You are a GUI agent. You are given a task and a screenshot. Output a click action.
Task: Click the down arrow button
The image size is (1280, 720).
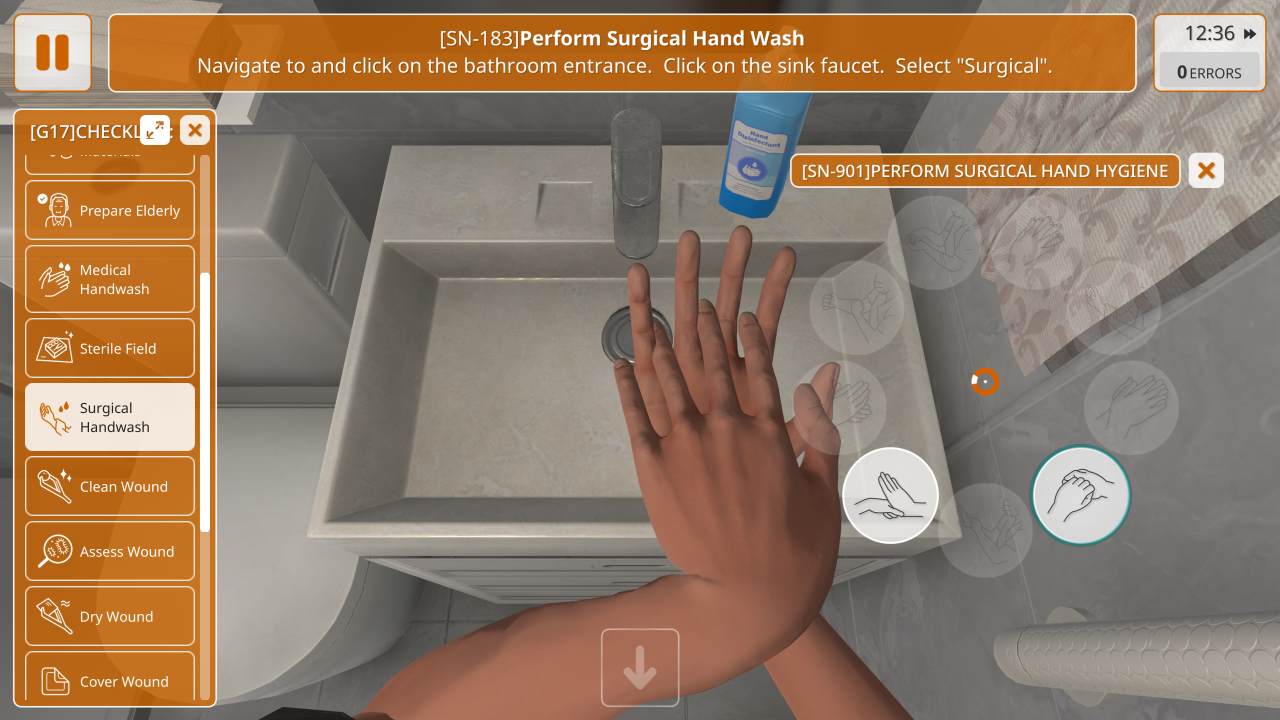(x=640, y=668)
